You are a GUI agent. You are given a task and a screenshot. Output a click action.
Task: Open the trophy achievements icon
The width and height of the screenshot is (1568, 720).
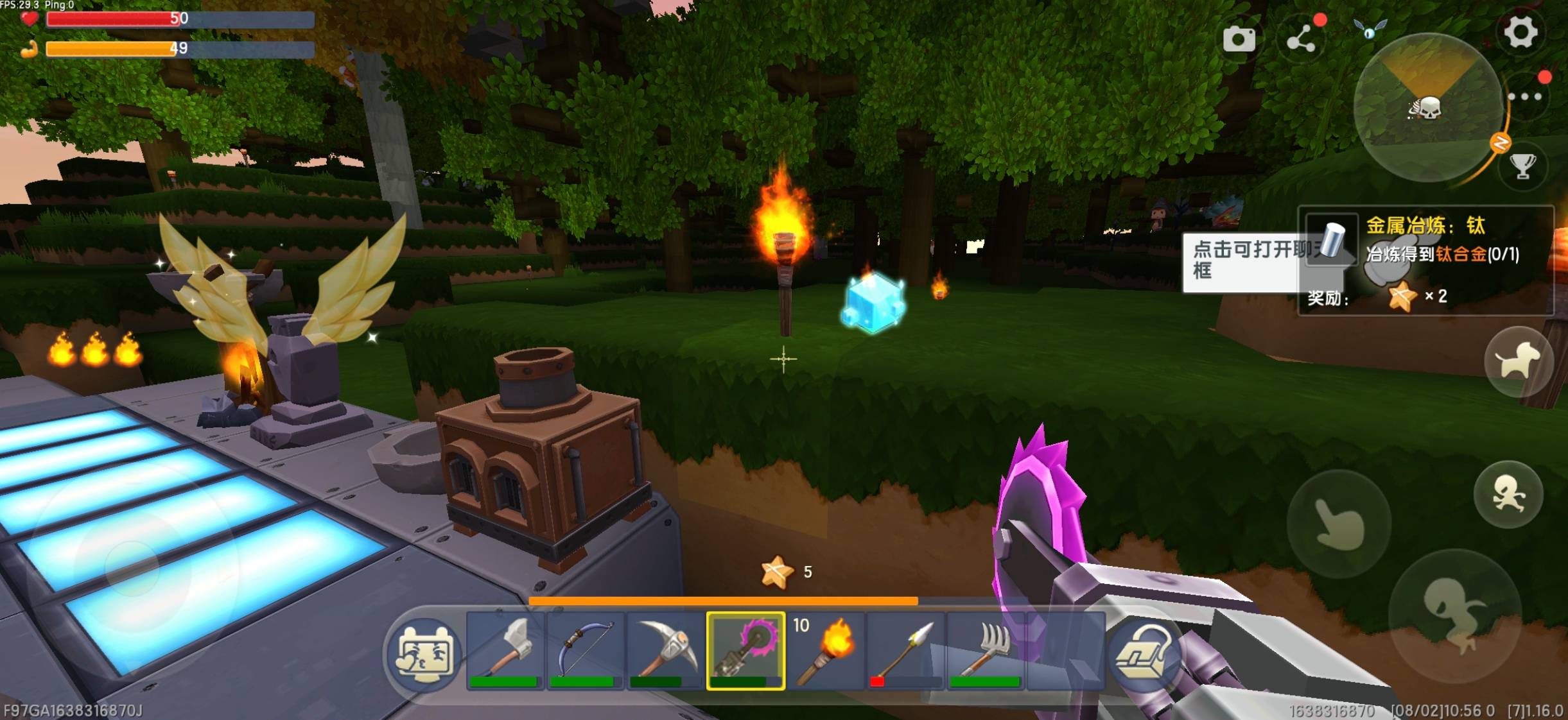(x=1522, y=166)
